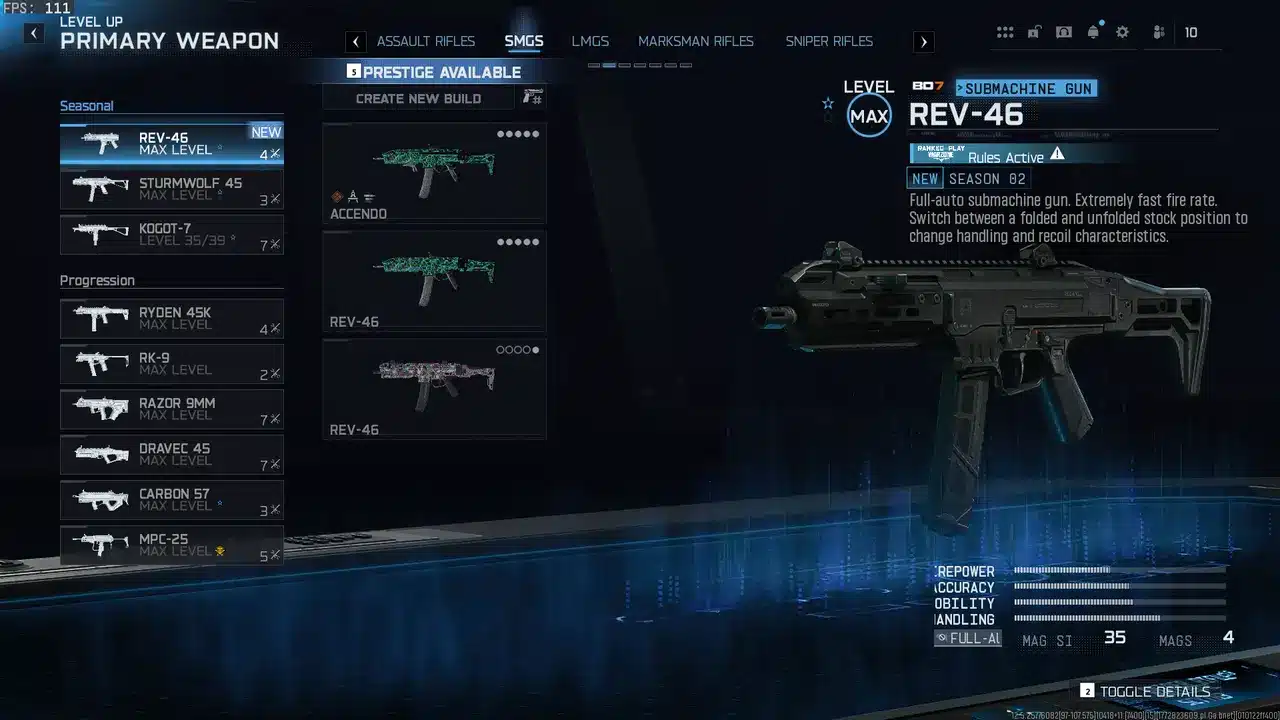Click the next weapon category arrow
Viewport: 1280px width, 720px height.
(x=924, y=42)
